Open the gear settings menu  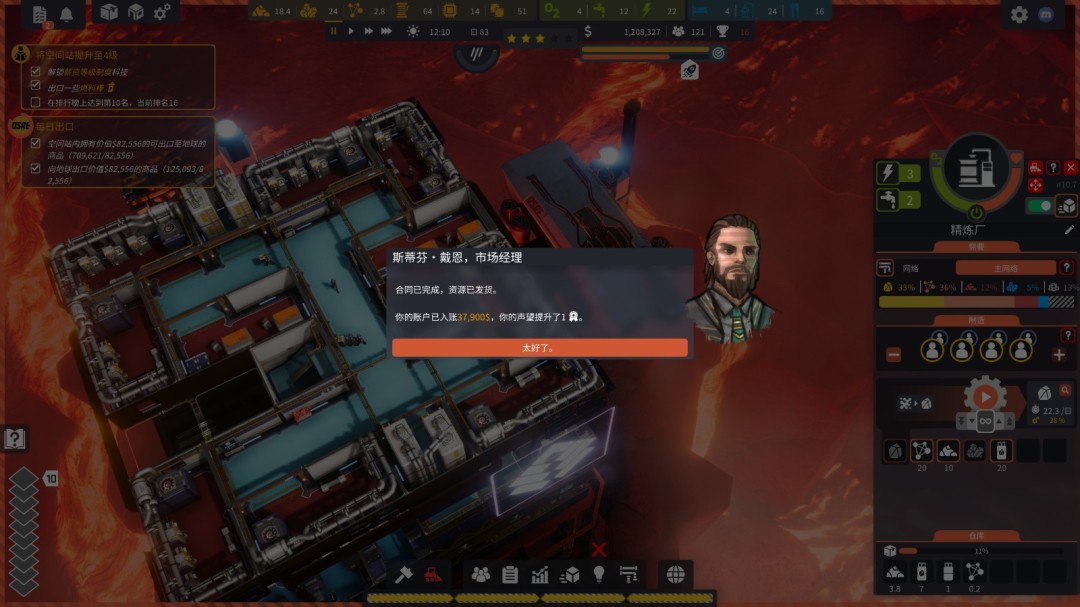pos(1019,14)
